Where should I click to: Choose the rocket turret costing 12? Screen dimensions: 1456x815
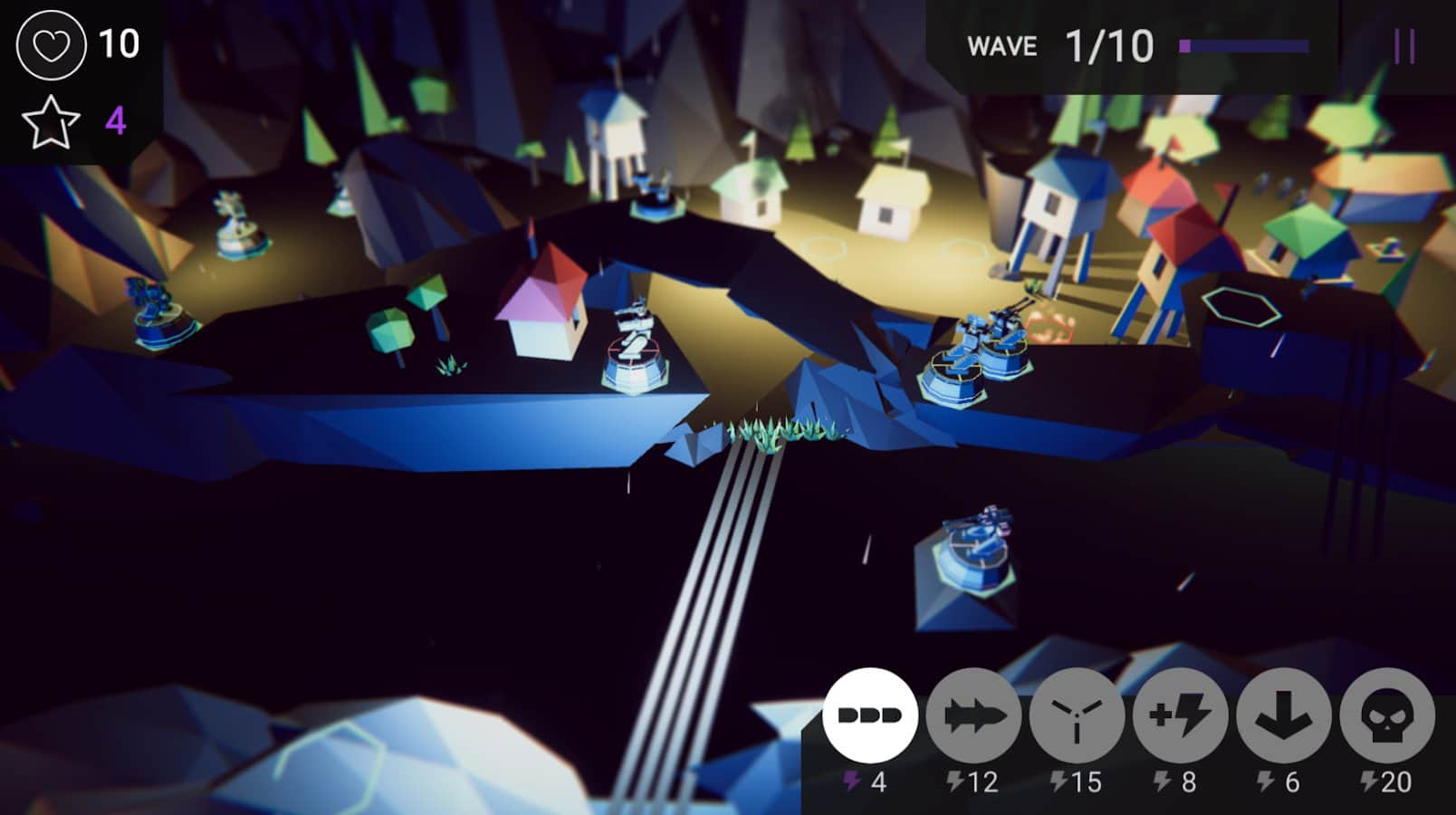pyautogui.click(x=973, y=715)
